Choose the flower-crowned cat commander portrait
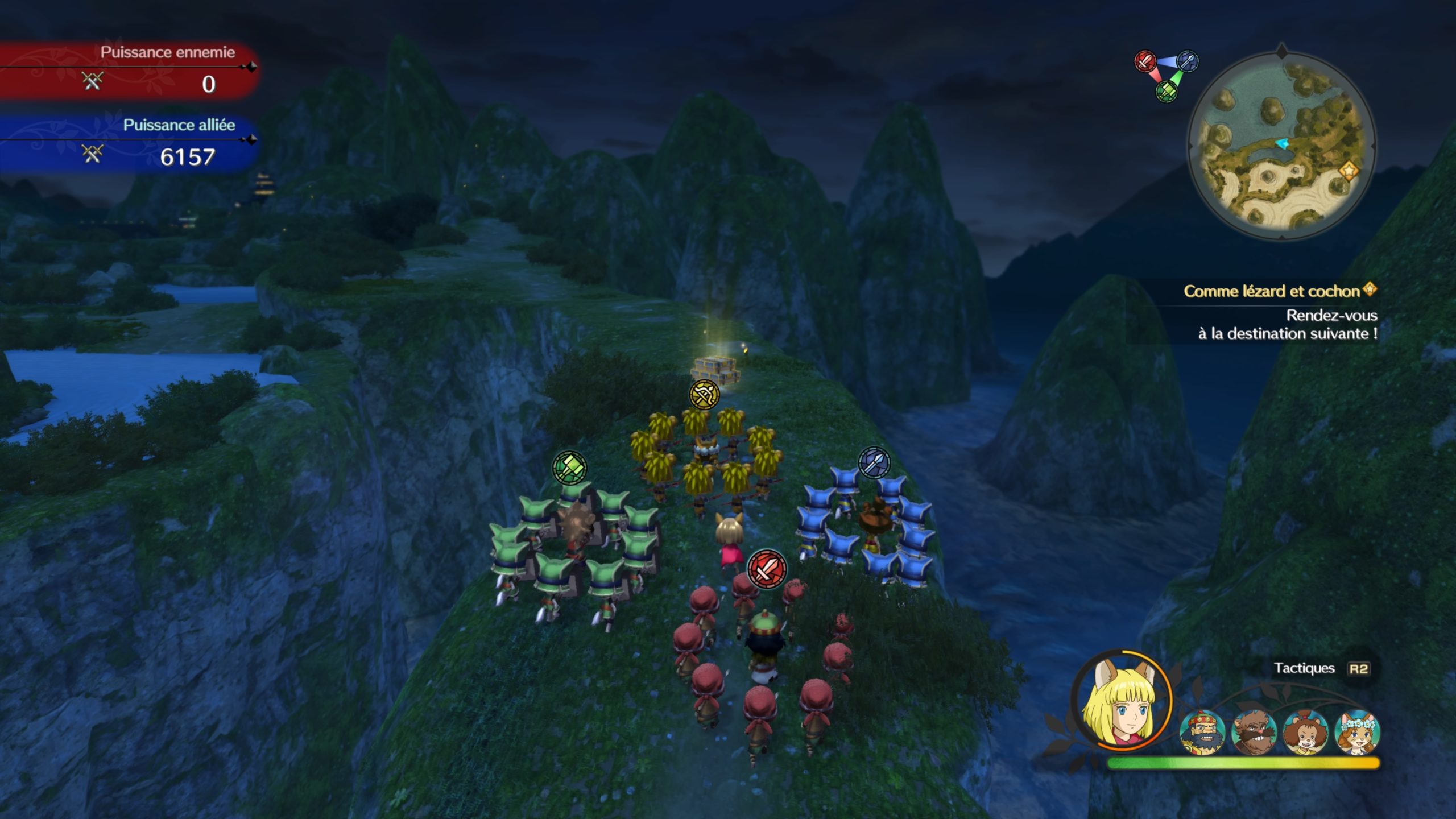Screen dimensions: 1456x819 coord(1356,732)
